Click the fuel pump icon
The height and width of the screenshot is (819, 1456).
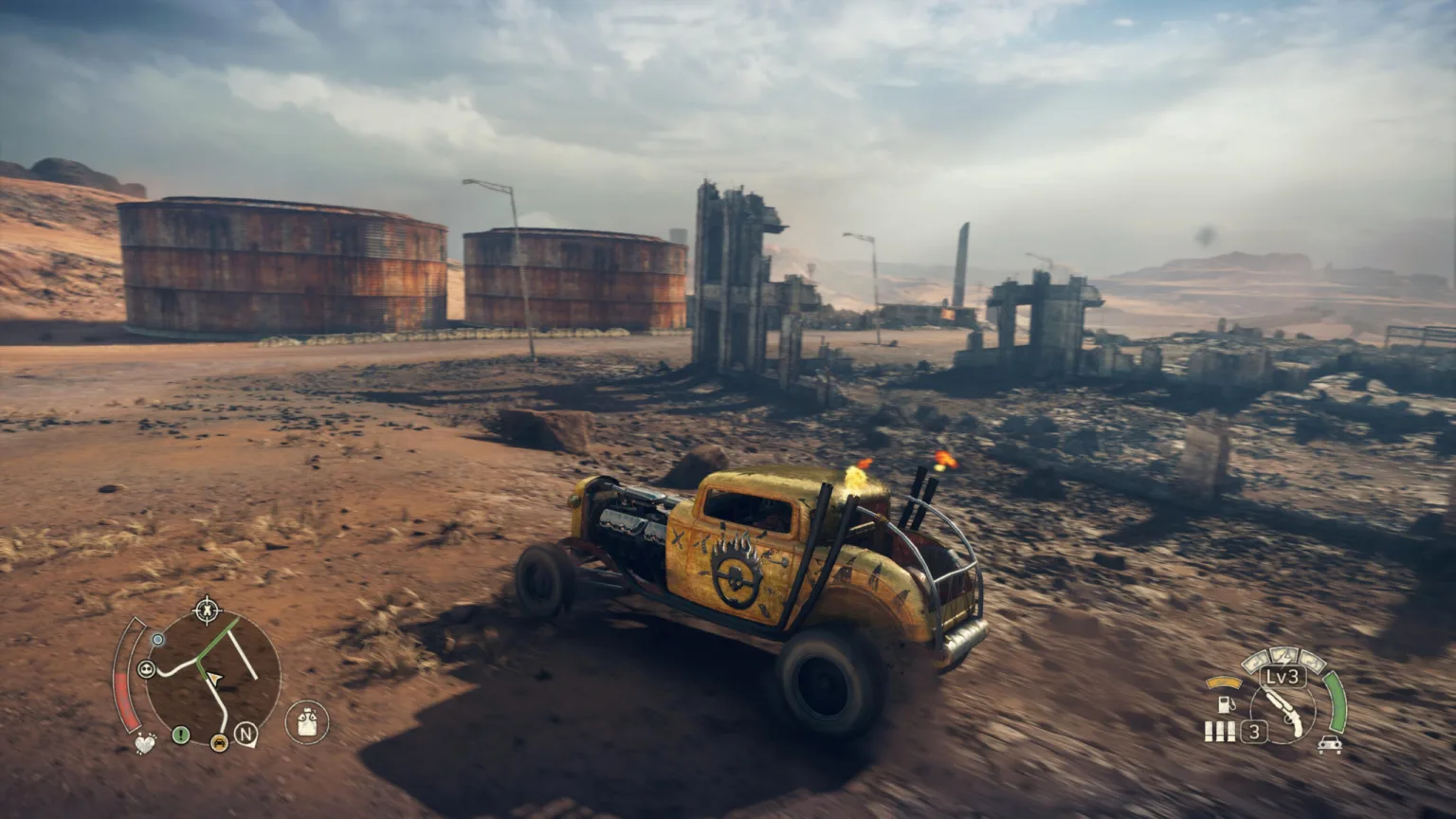(1225, 704)
